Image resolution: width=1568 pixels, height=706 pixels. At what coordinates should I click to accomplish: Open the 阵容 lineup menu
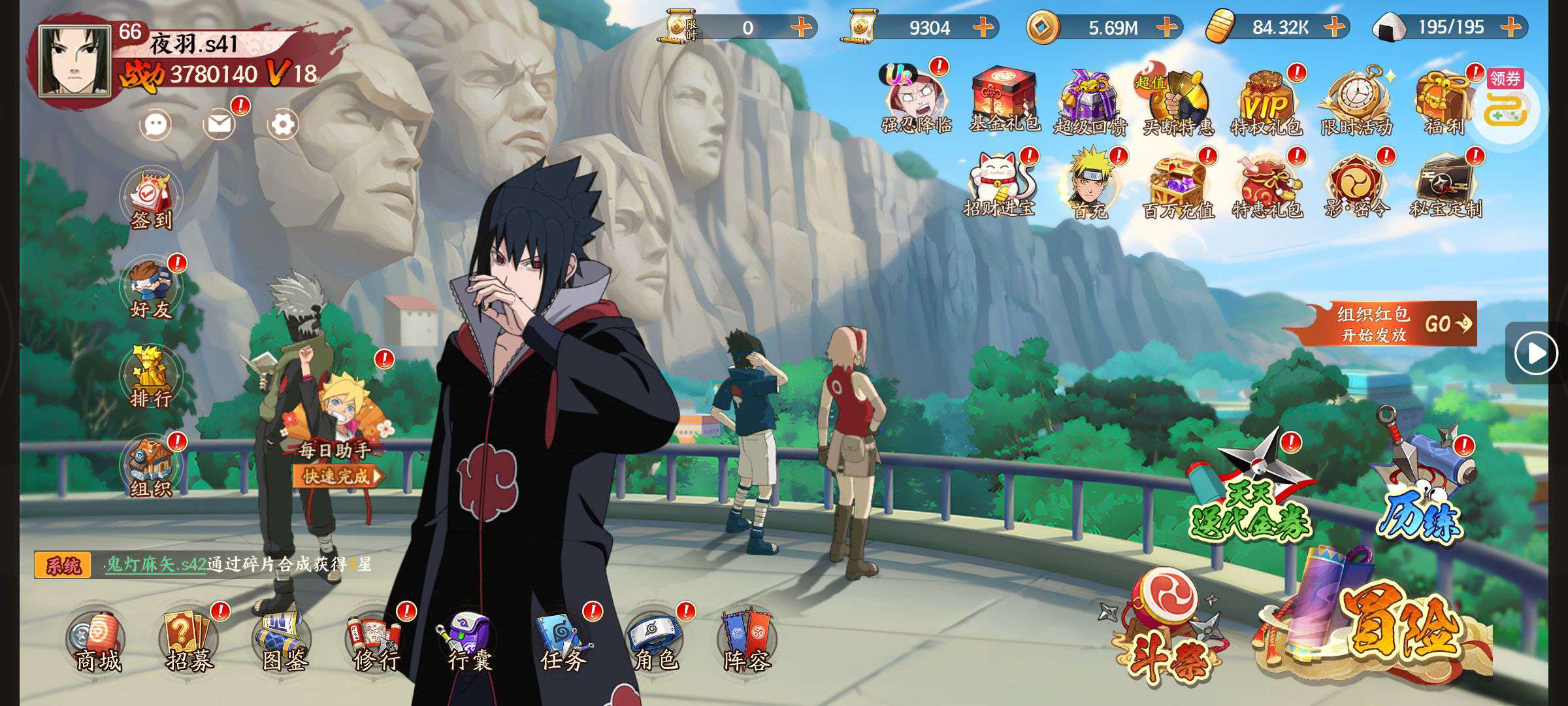(748, 642)
